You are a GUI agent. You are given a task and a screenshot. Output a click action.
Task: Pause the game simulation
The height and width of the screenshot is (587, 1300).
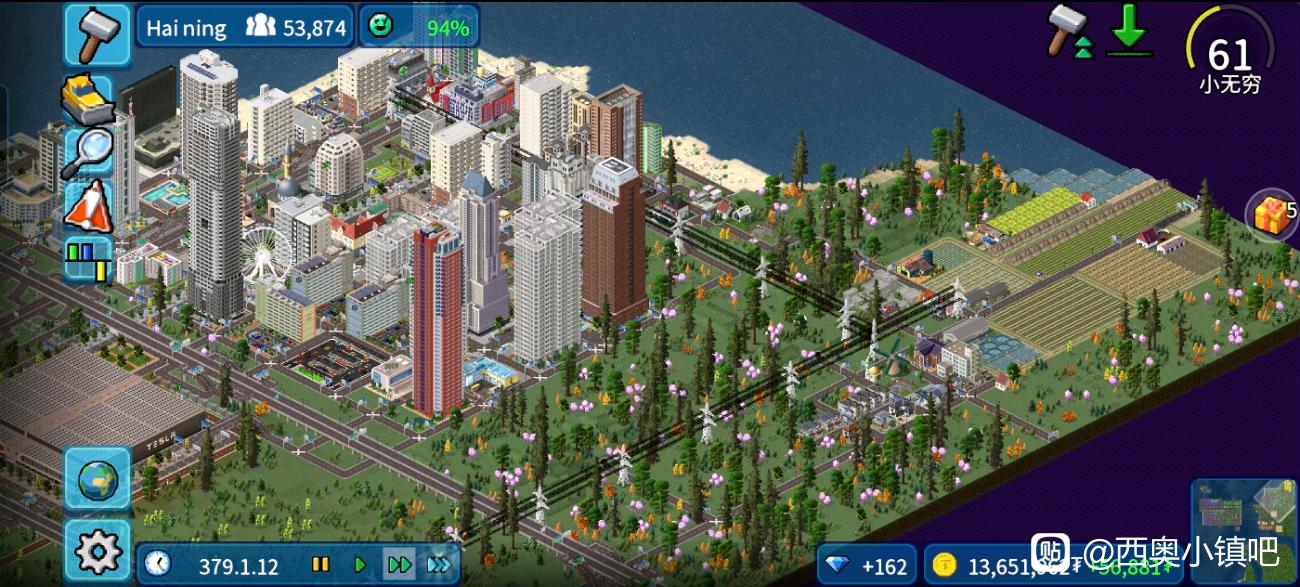[320, 565]
